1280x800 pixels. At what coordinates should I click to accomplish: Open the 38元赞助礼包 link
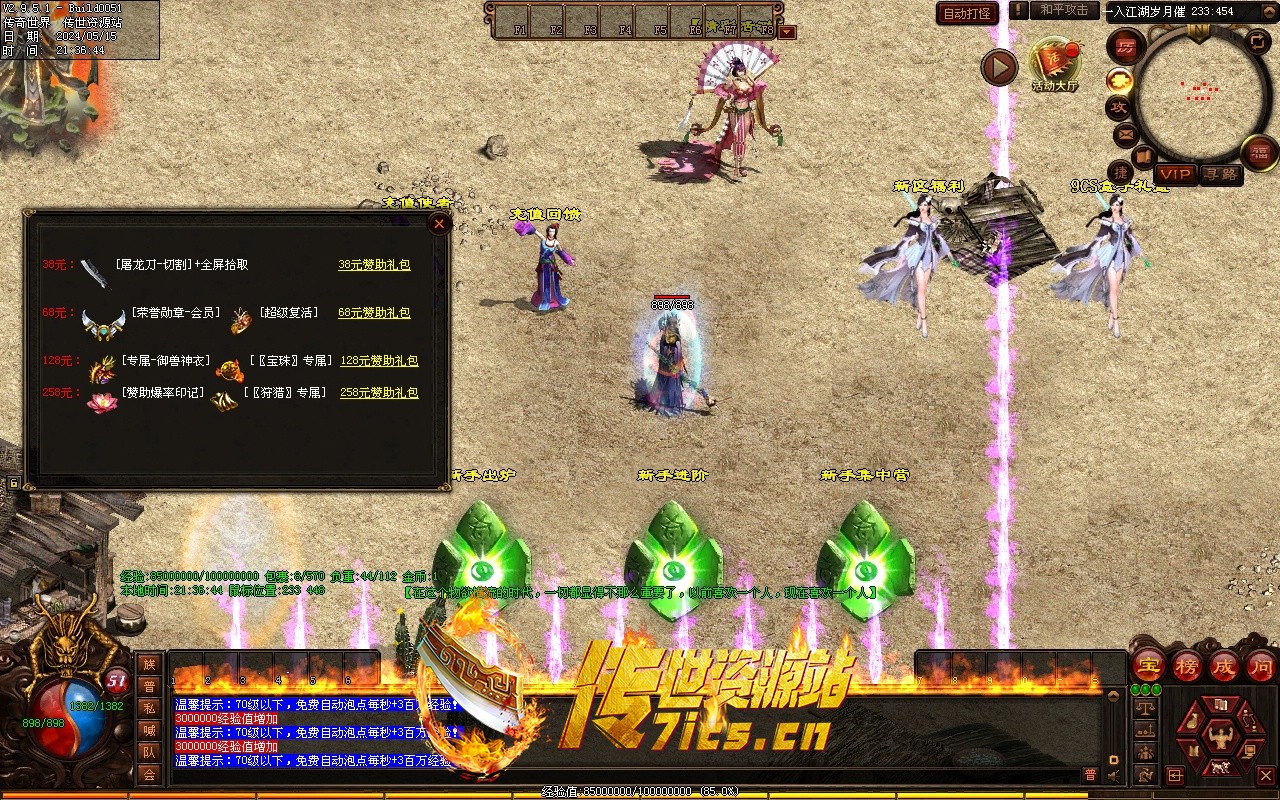tap(374, 265)
